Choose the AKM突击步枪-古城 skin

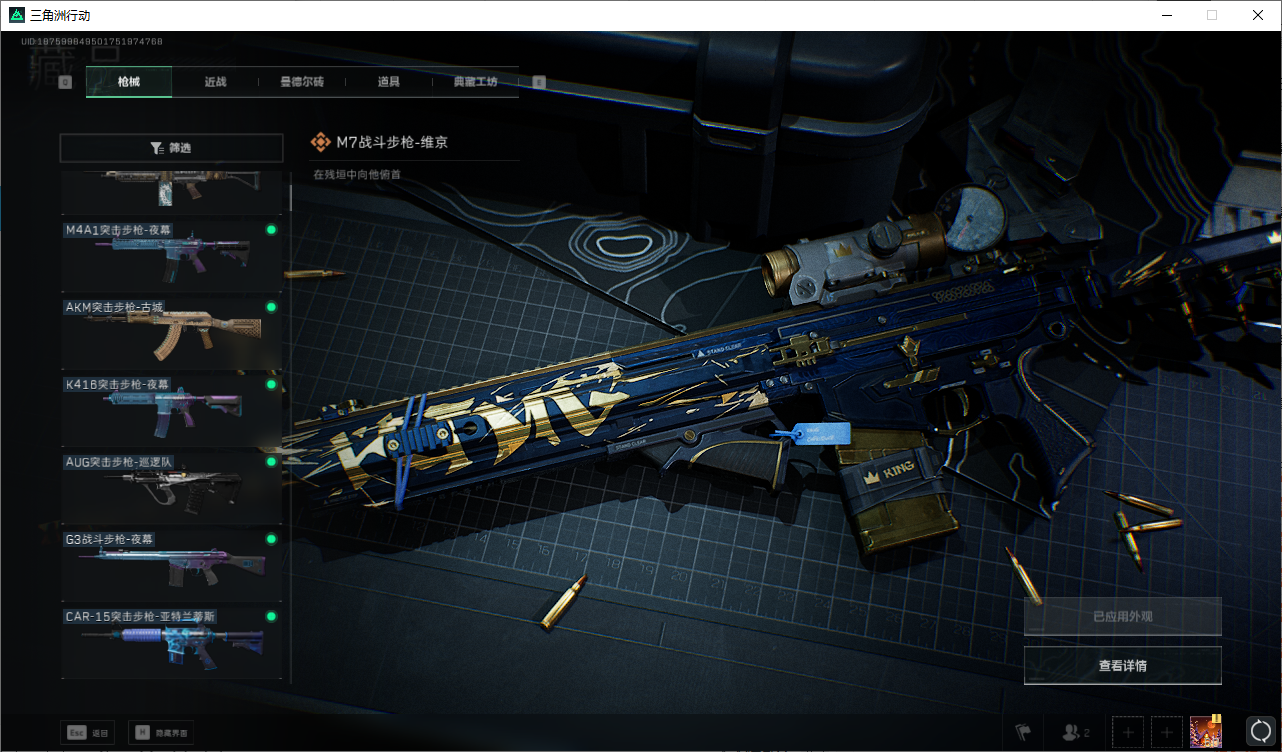[171, 334]
